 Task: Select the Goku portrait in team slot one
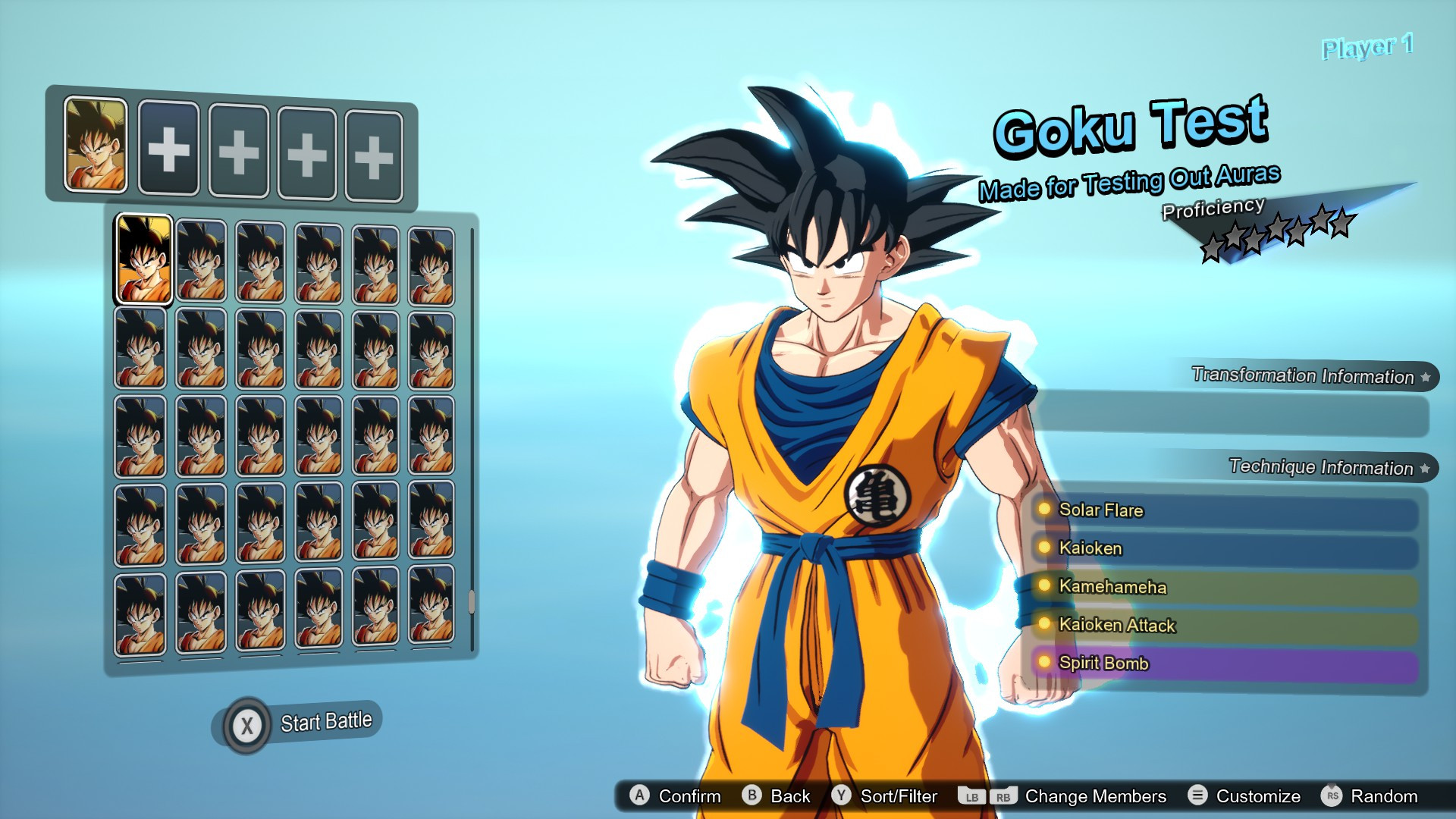tap(97, 144)
